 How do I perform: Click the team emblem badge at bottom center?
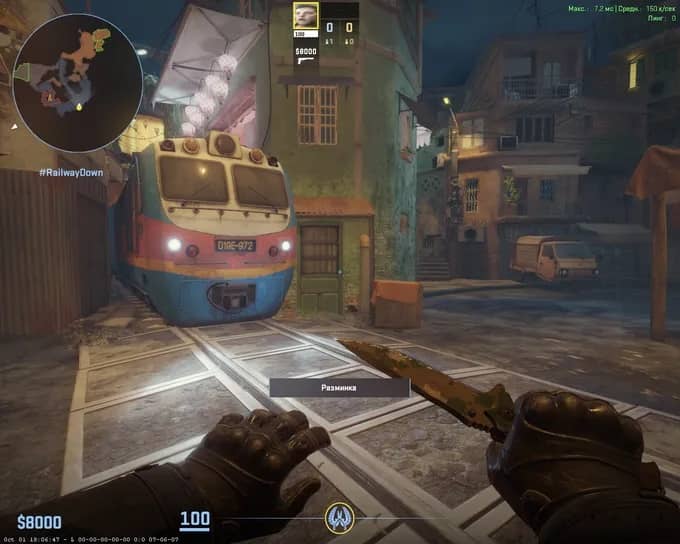340,517
